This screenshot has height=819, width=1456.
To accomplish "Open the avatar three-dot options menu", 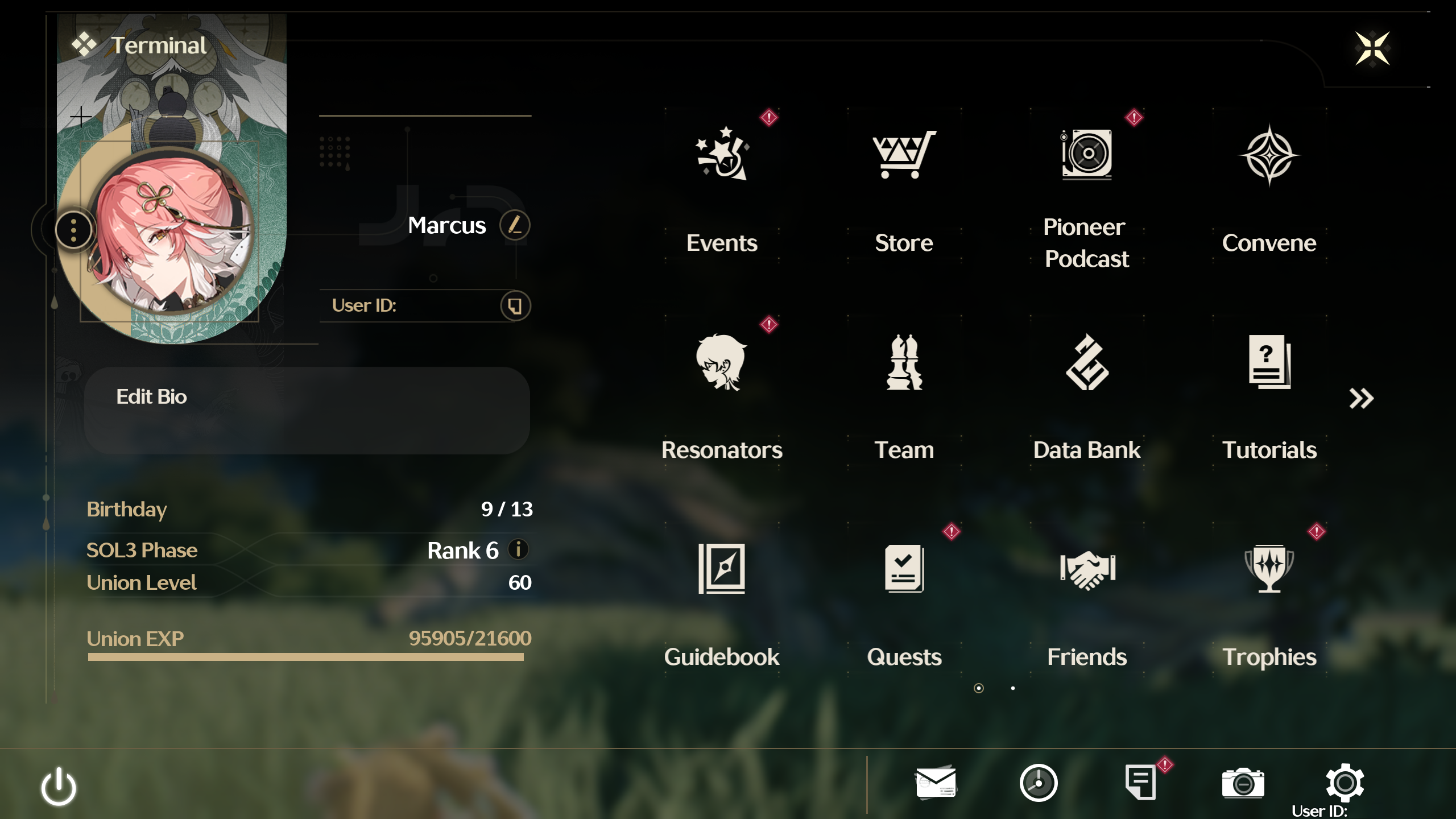I will click(x=73, y=229).
